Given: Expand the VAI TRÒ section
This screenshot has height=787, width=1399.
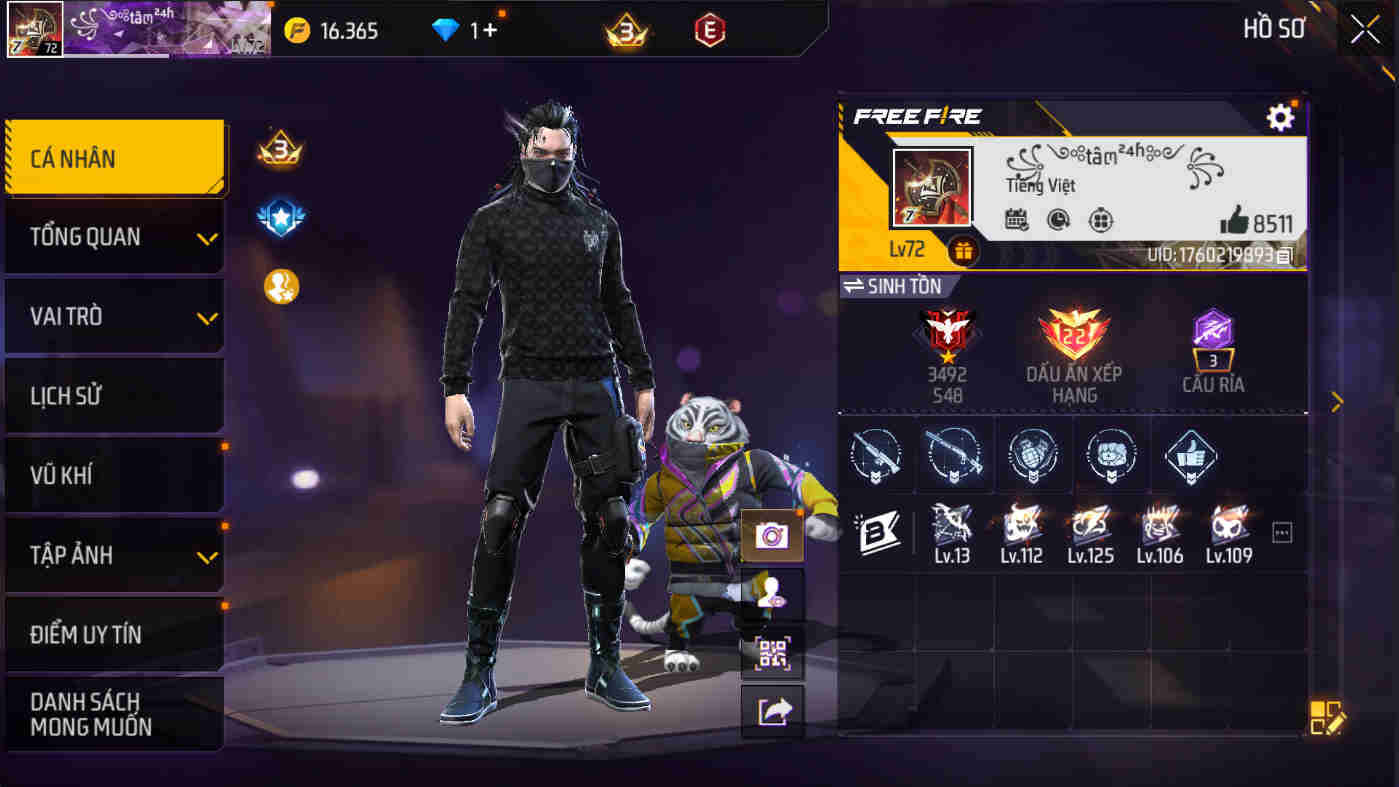Looking at the screenshot, I should [114, 316].
